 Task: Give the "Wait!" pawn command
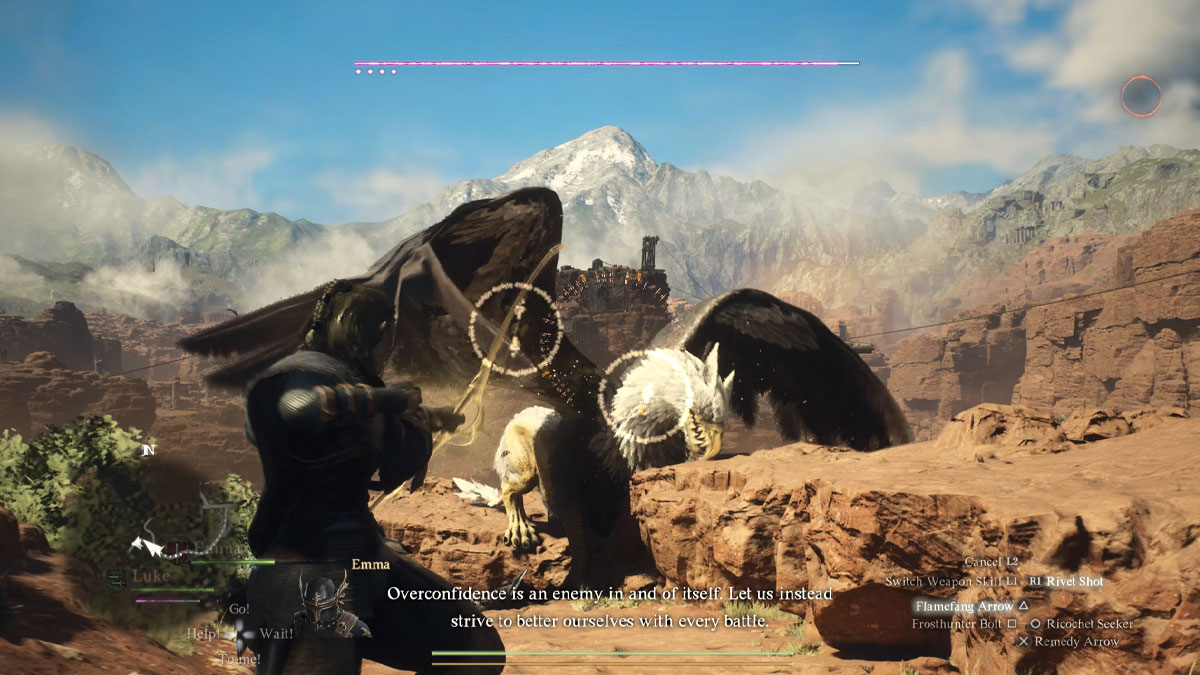pyautogui.click(x=275, y=633)
